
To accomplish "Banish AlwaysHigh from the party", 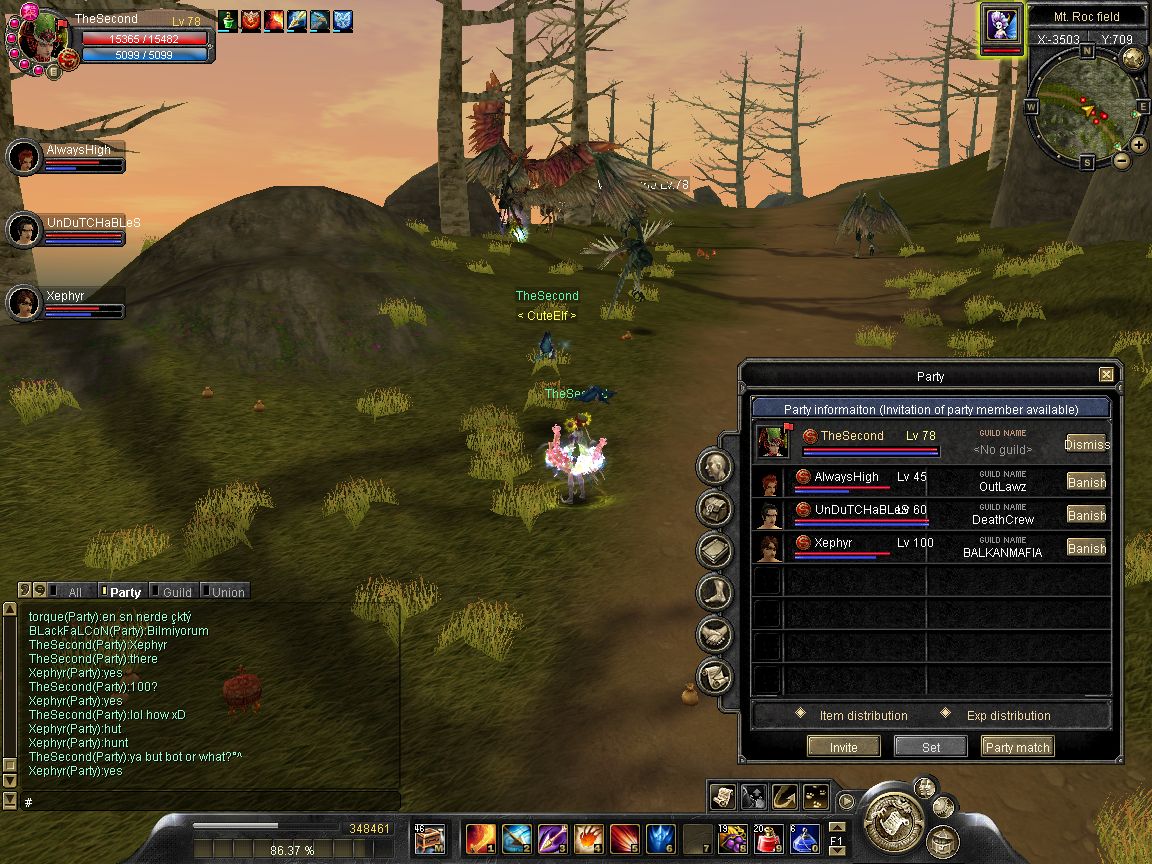I will [x=1086, y=482].
